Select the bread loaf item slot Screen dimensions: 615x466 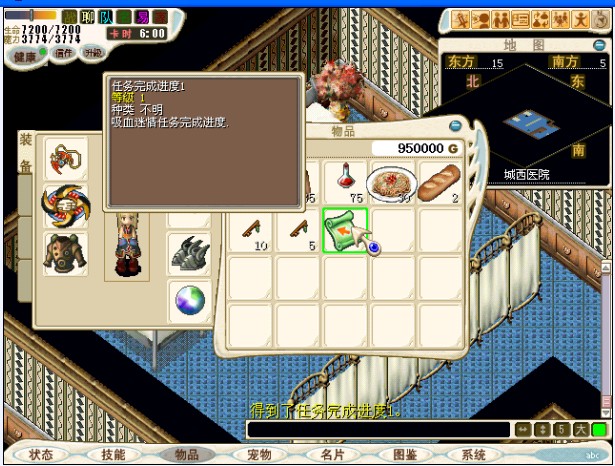point(439,182)
